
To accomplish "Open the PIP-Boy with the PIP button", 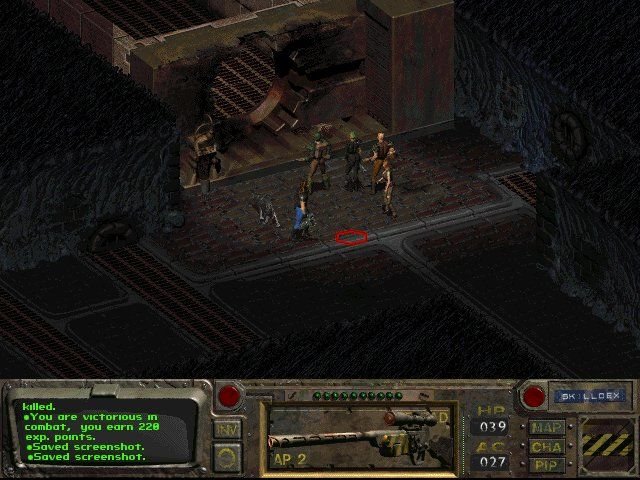I will 546,464.
